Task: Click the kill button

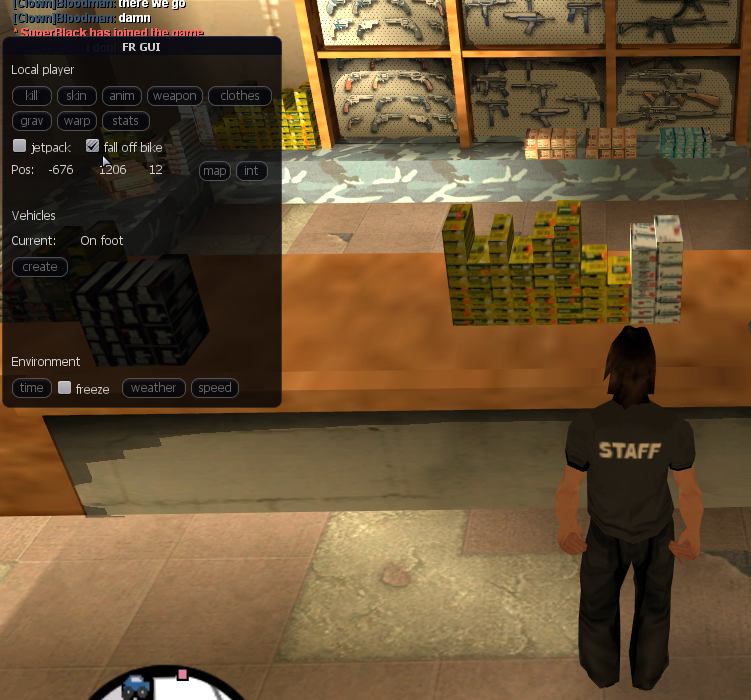Action: tap(32, 96)
